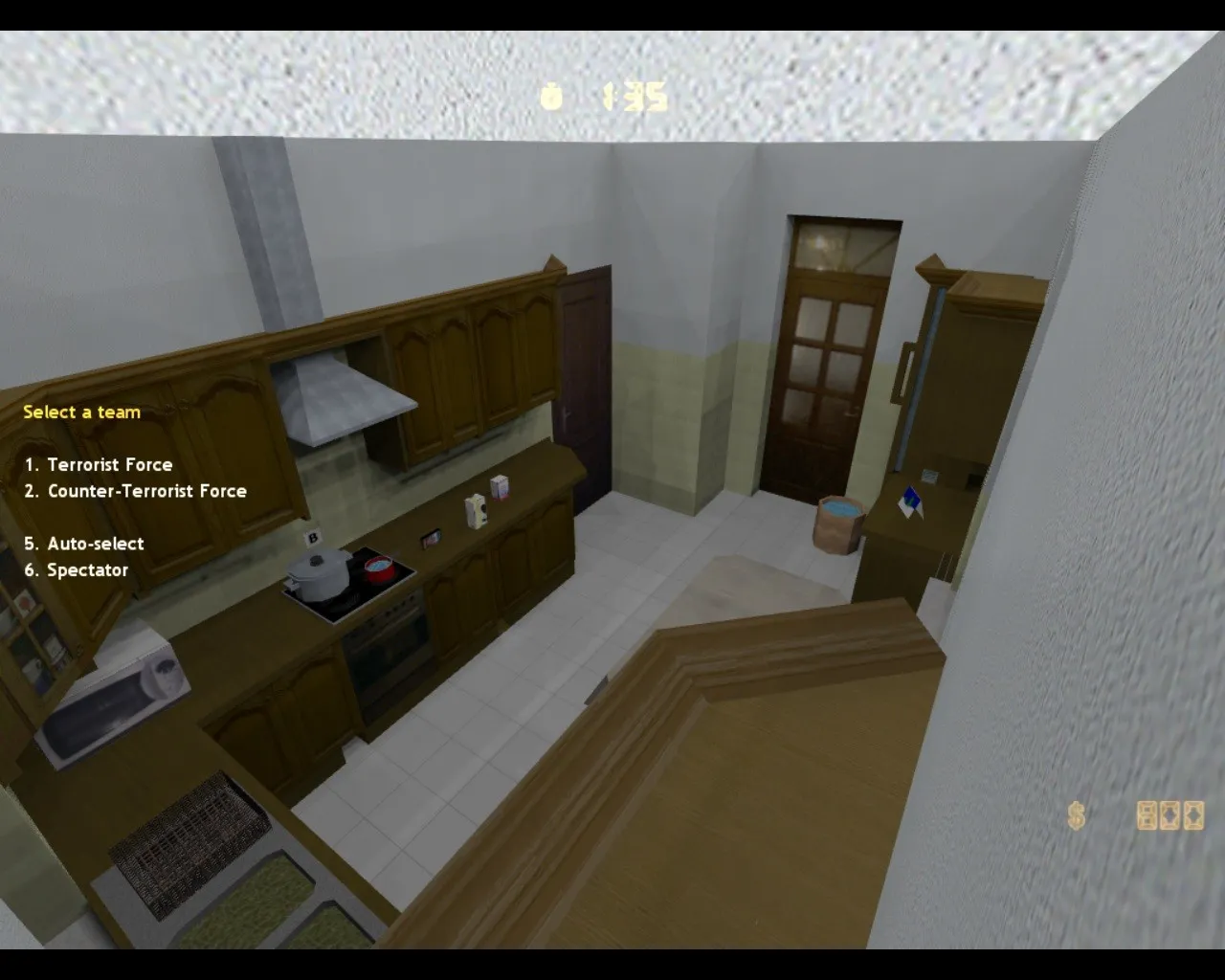
Task: Click the yellow "Select a team" heading
Action: pos(81,412)
